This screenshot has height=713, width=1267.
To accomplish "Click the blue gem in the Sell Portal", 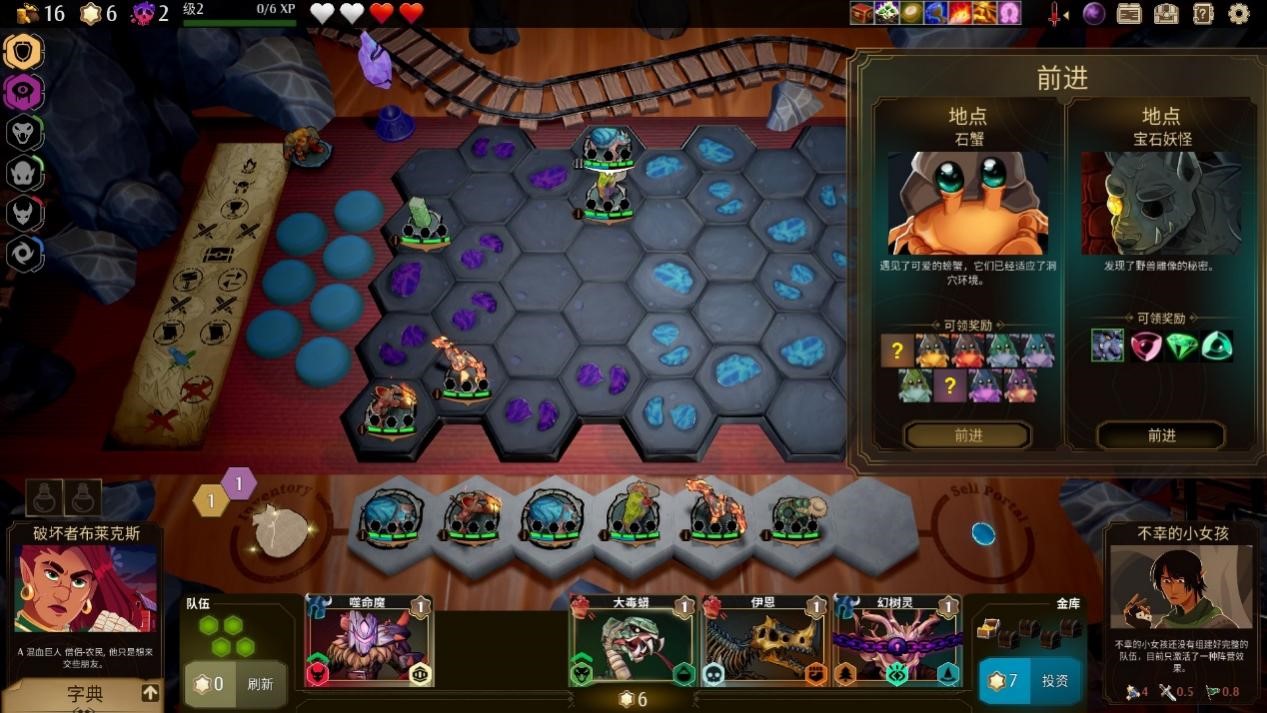I will (x=983, y=534).
